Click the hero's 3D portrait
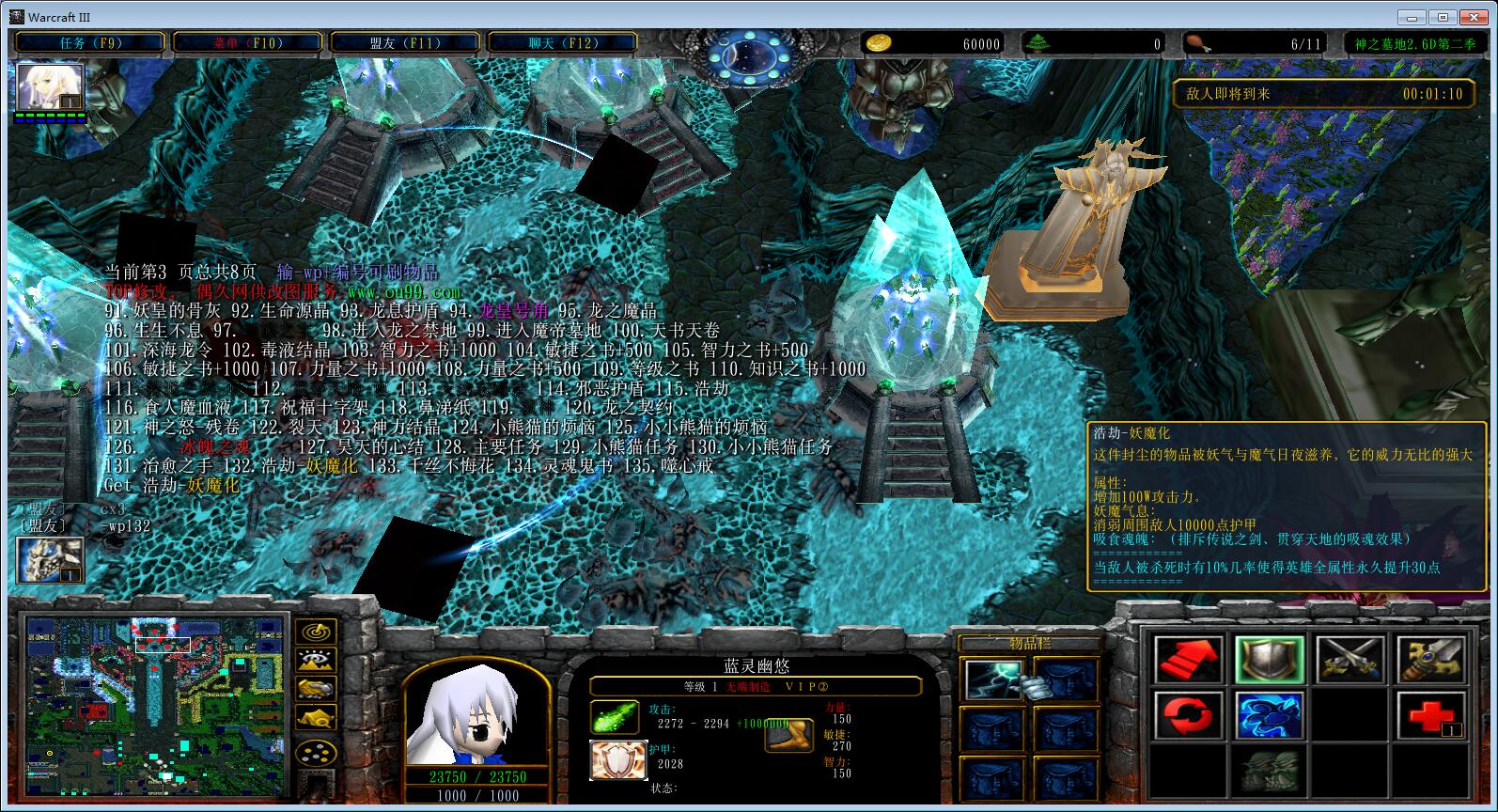Viewport: 1498px width, 812px height. (476, 716)
